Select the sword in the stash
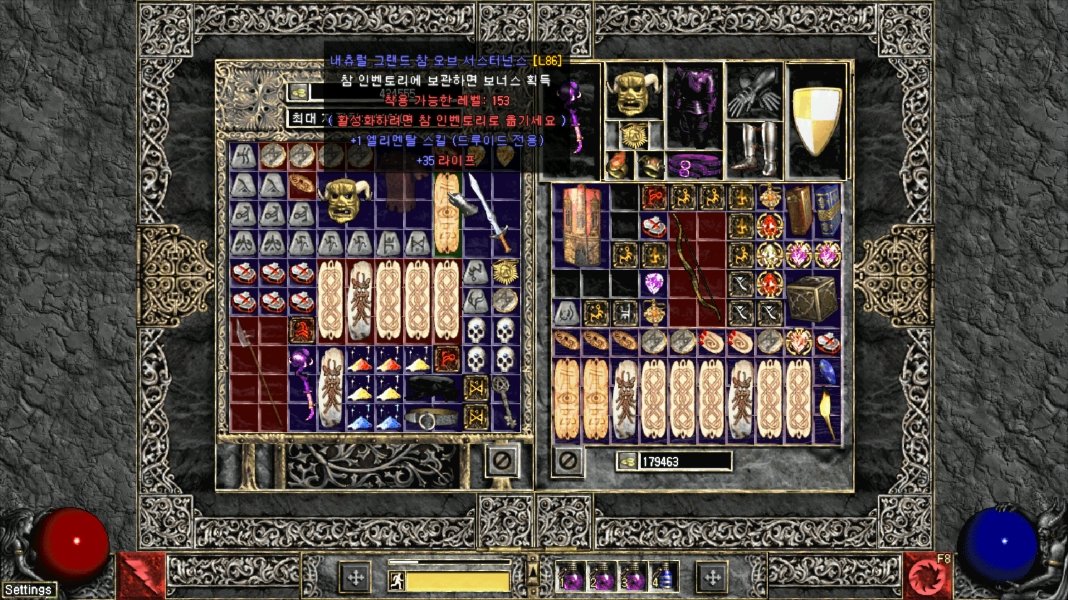Viewport: 1068px width, 600px height. [x=489, y=212]
